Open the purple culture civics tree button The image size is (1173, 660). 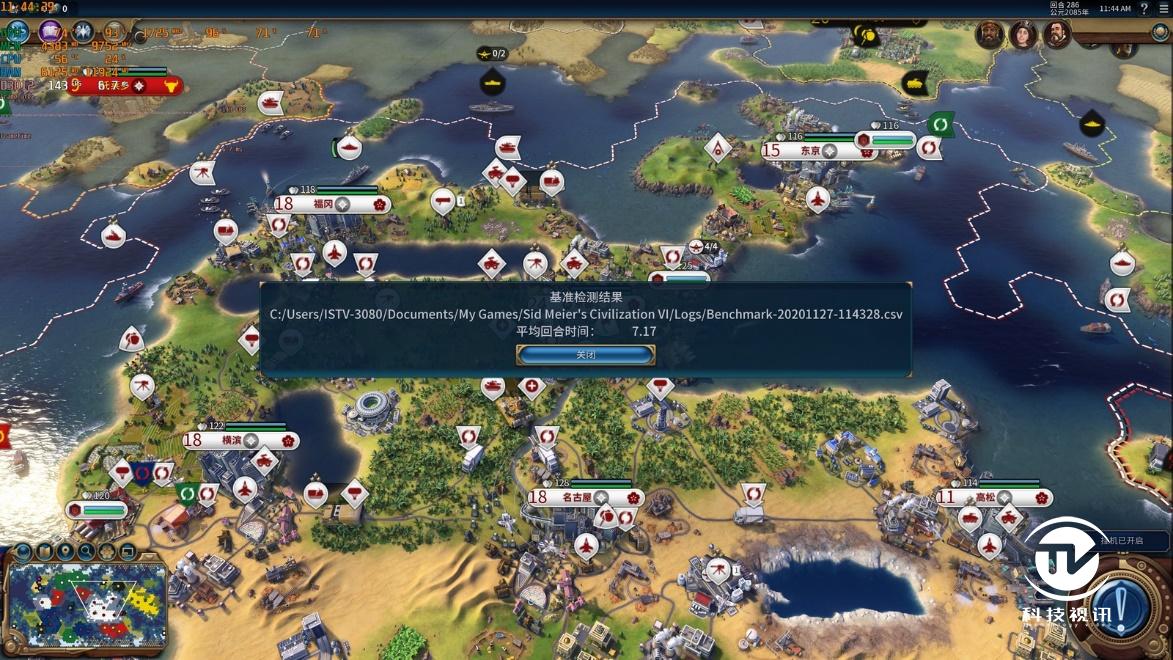coord(50,32)
